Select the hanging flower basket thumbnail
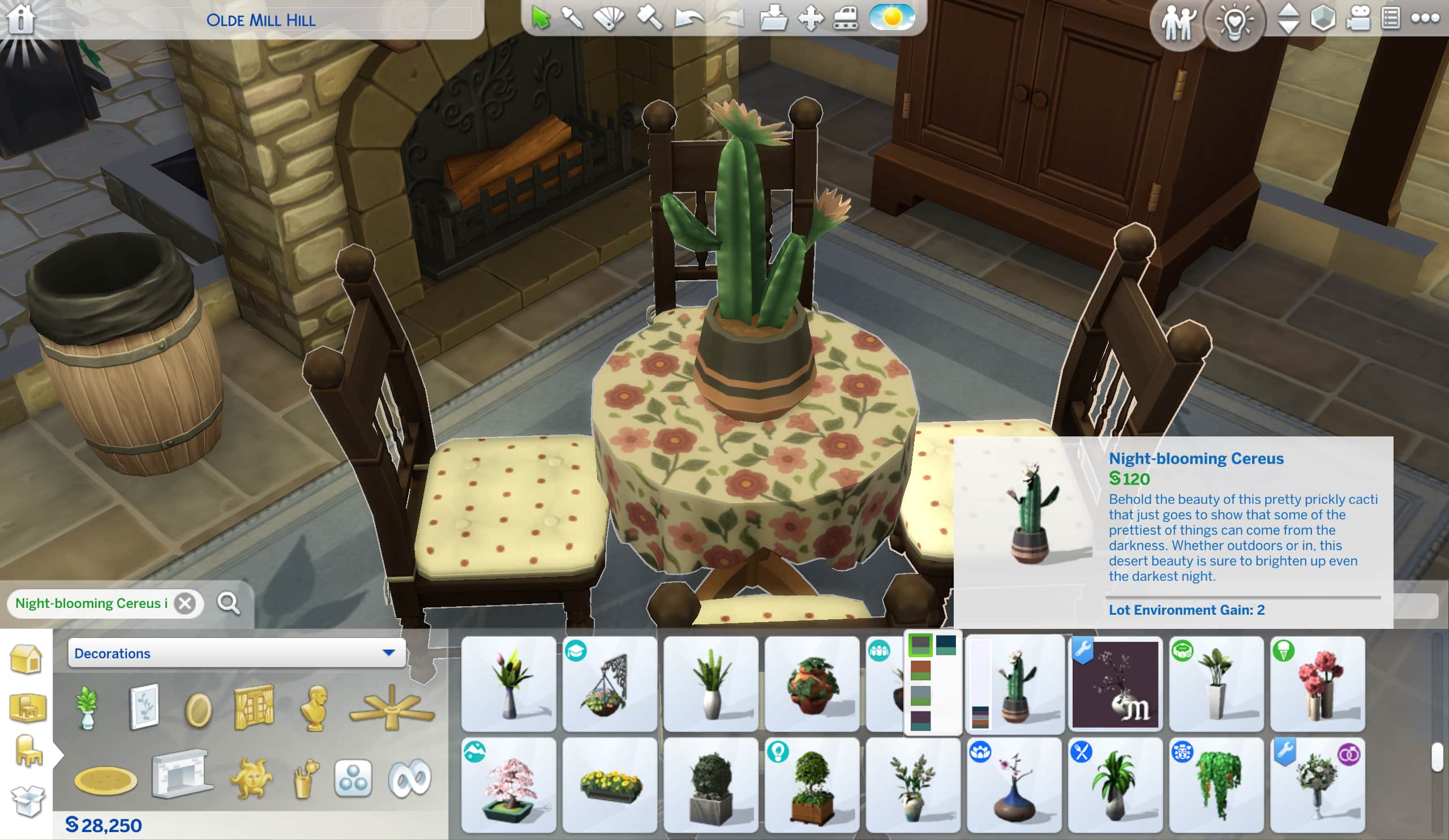Screen dimensions: 1449x840 coord(610,684)
